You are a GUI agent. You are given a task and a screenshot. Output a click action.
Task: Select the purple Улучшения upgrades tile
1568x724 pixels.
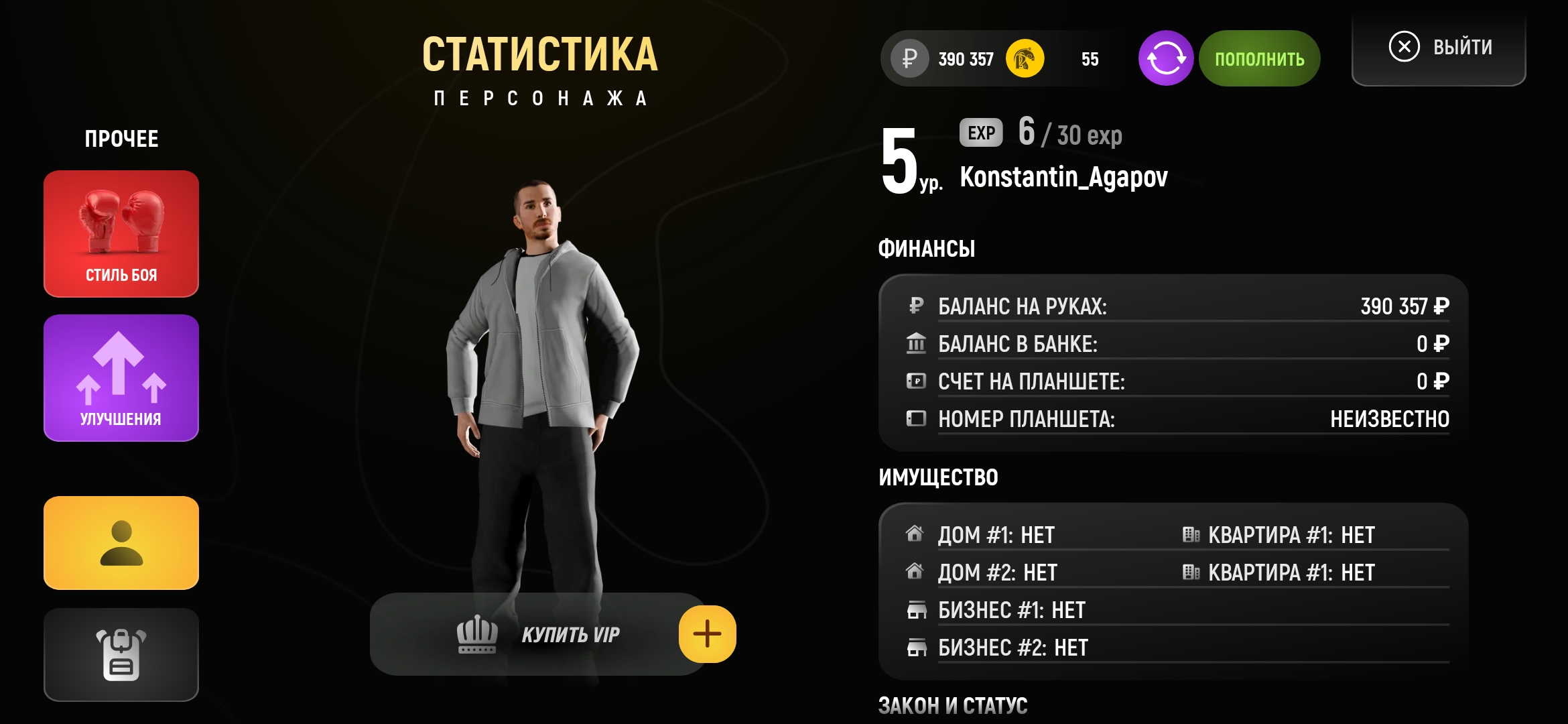(121, 378)
